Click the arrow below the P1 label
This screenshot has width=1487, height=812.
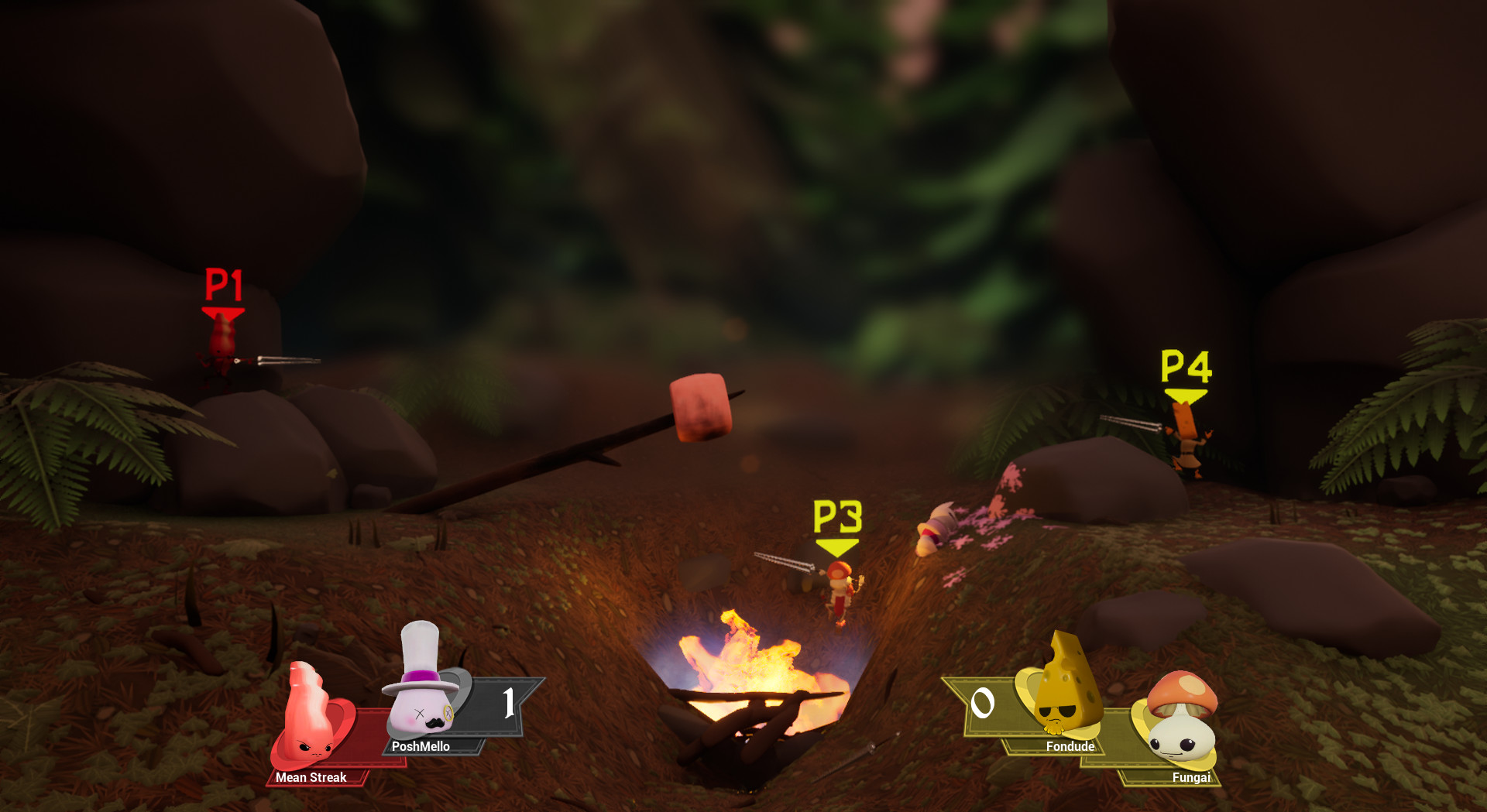click(x=222, y=313)
